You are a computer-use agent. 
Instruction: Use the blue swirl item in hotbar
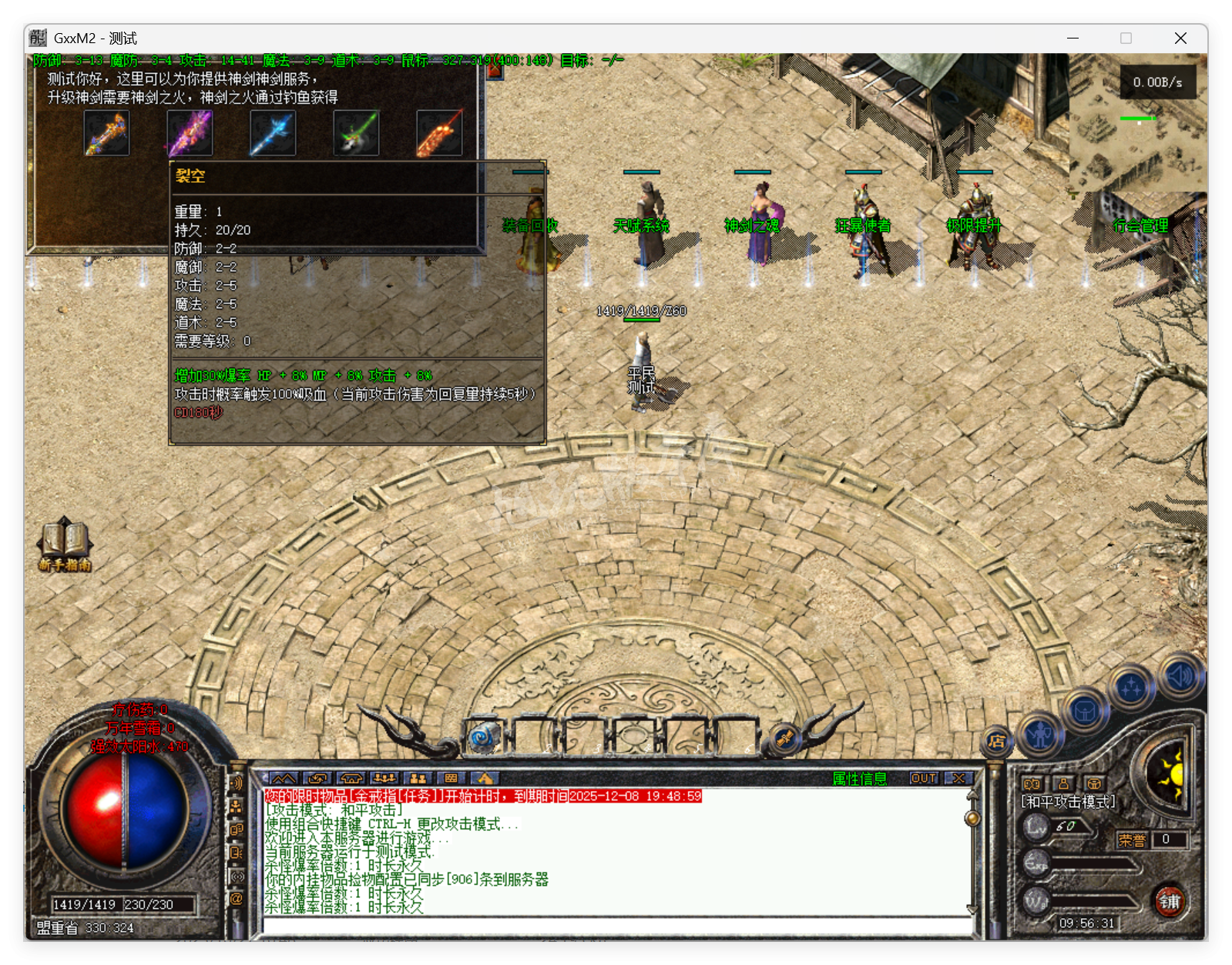[x=485, y=737]
